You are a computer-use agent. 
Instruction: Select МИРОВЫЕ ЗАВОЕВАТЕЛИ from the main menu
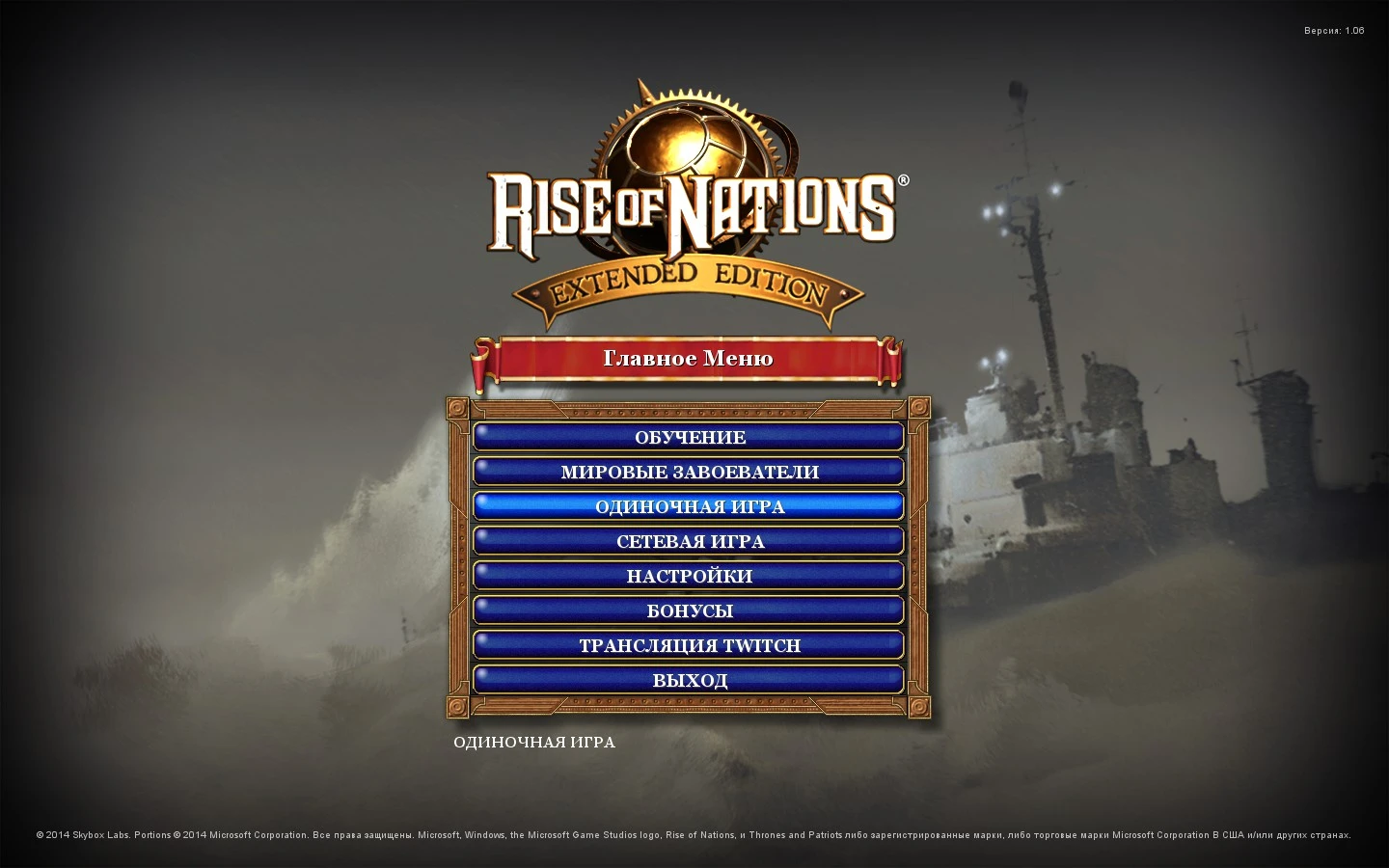[689, 472]
